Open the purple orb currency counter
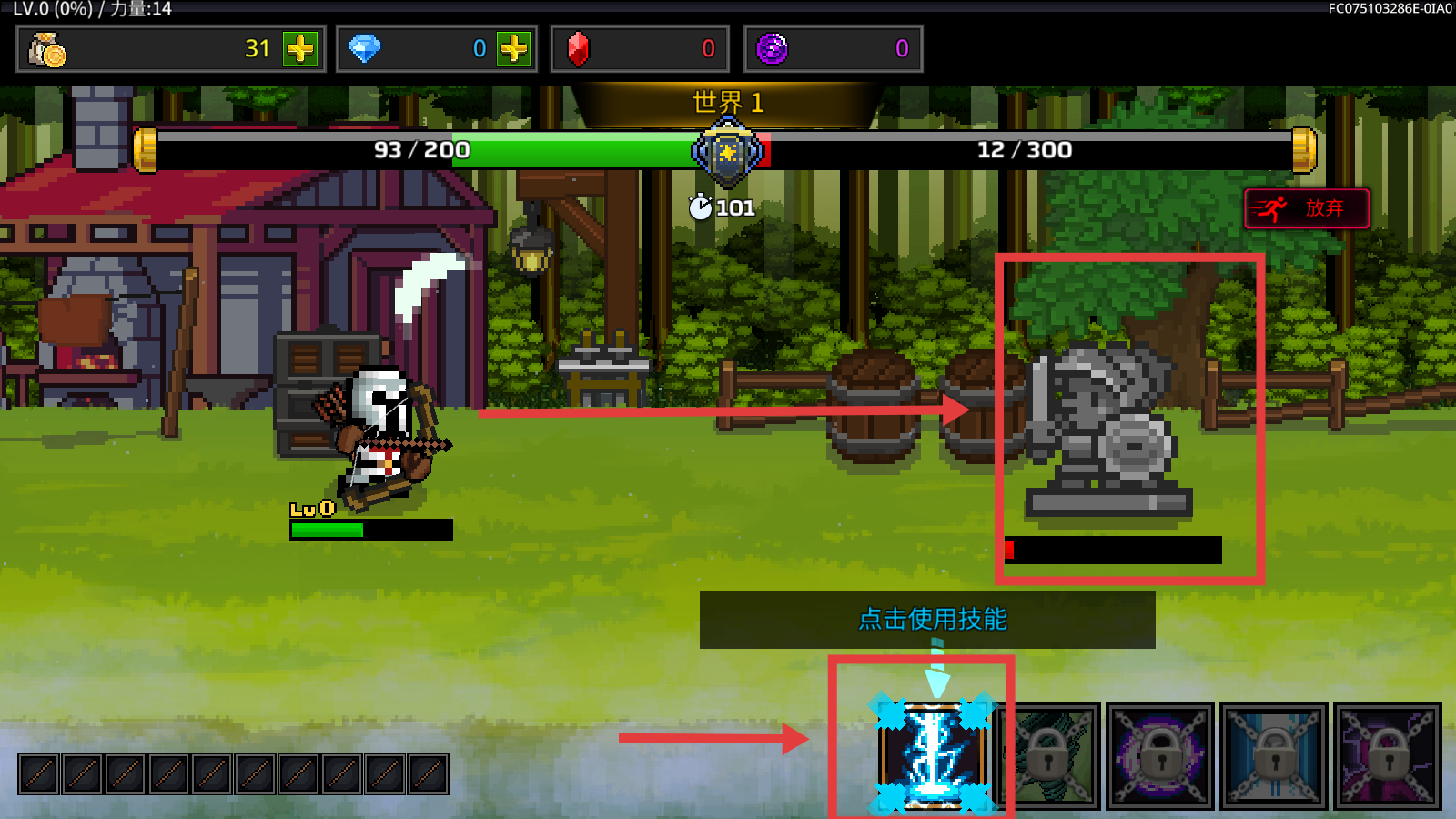Viewport: 1456px width, 819px height. click(x=833, y=48)
